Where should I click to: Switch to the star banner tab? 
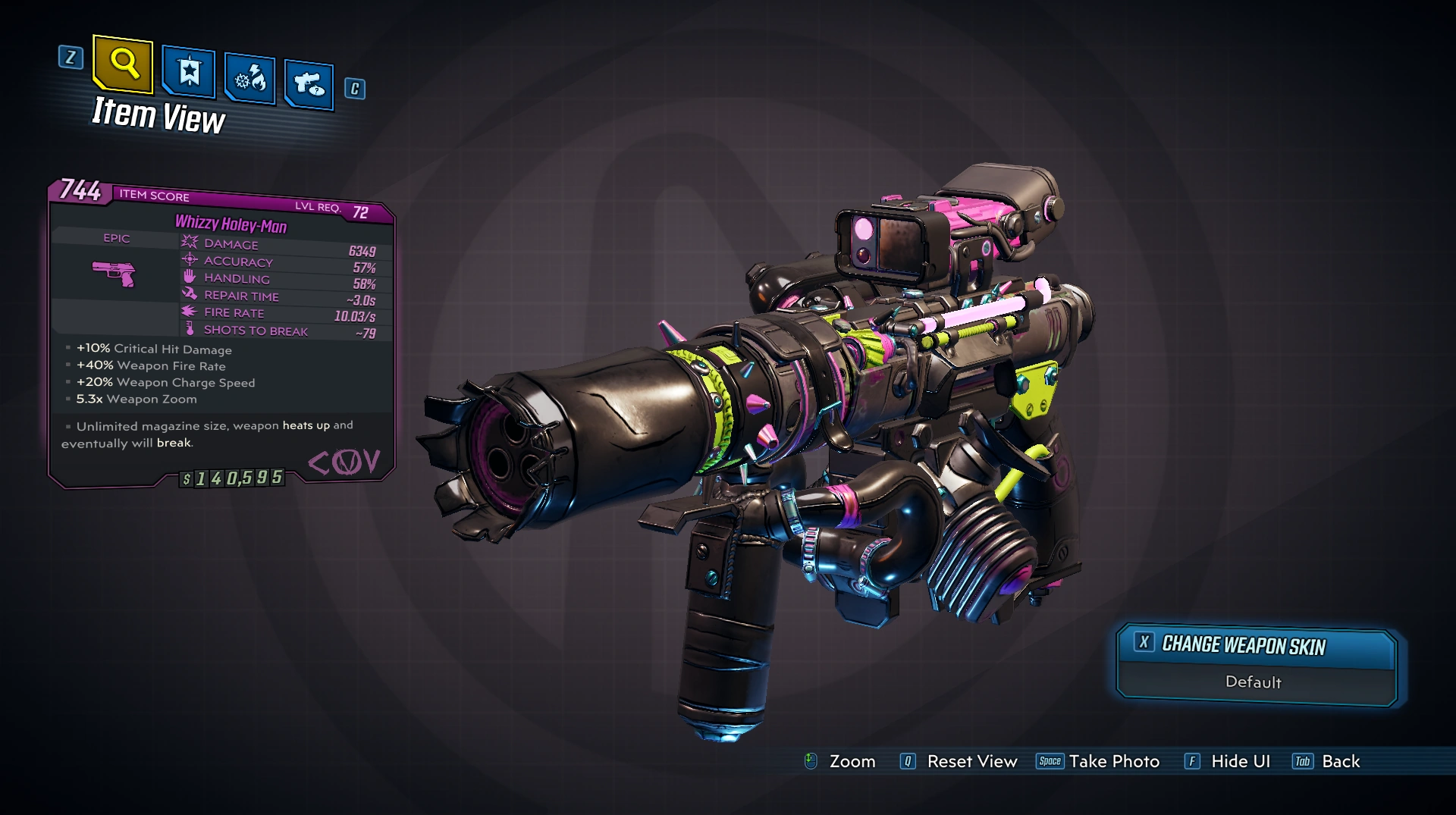[189, 73]
